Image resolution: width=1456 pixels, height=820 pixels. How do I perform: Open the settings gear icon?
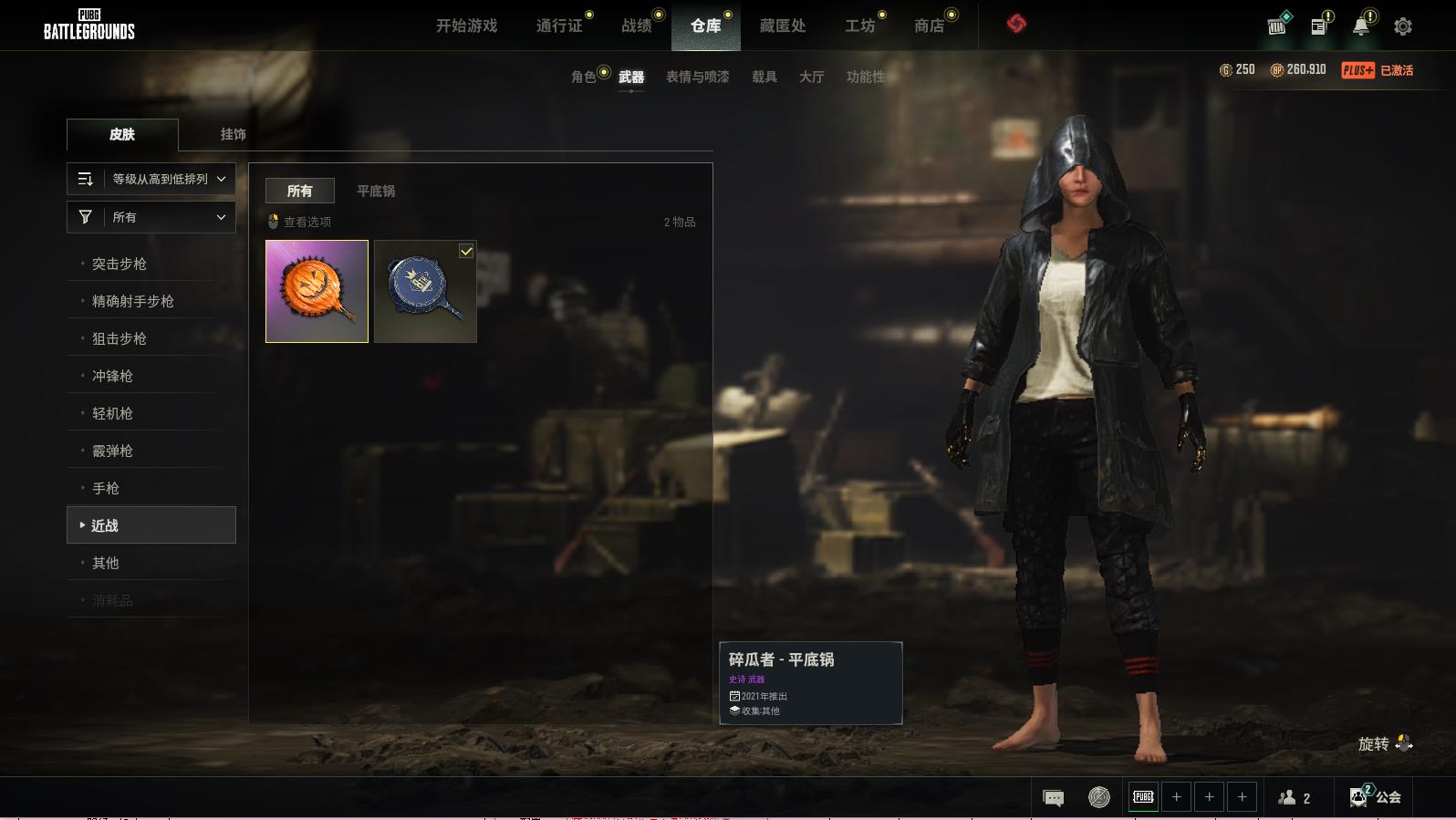pyautogui.click(x=1403, y=26)
